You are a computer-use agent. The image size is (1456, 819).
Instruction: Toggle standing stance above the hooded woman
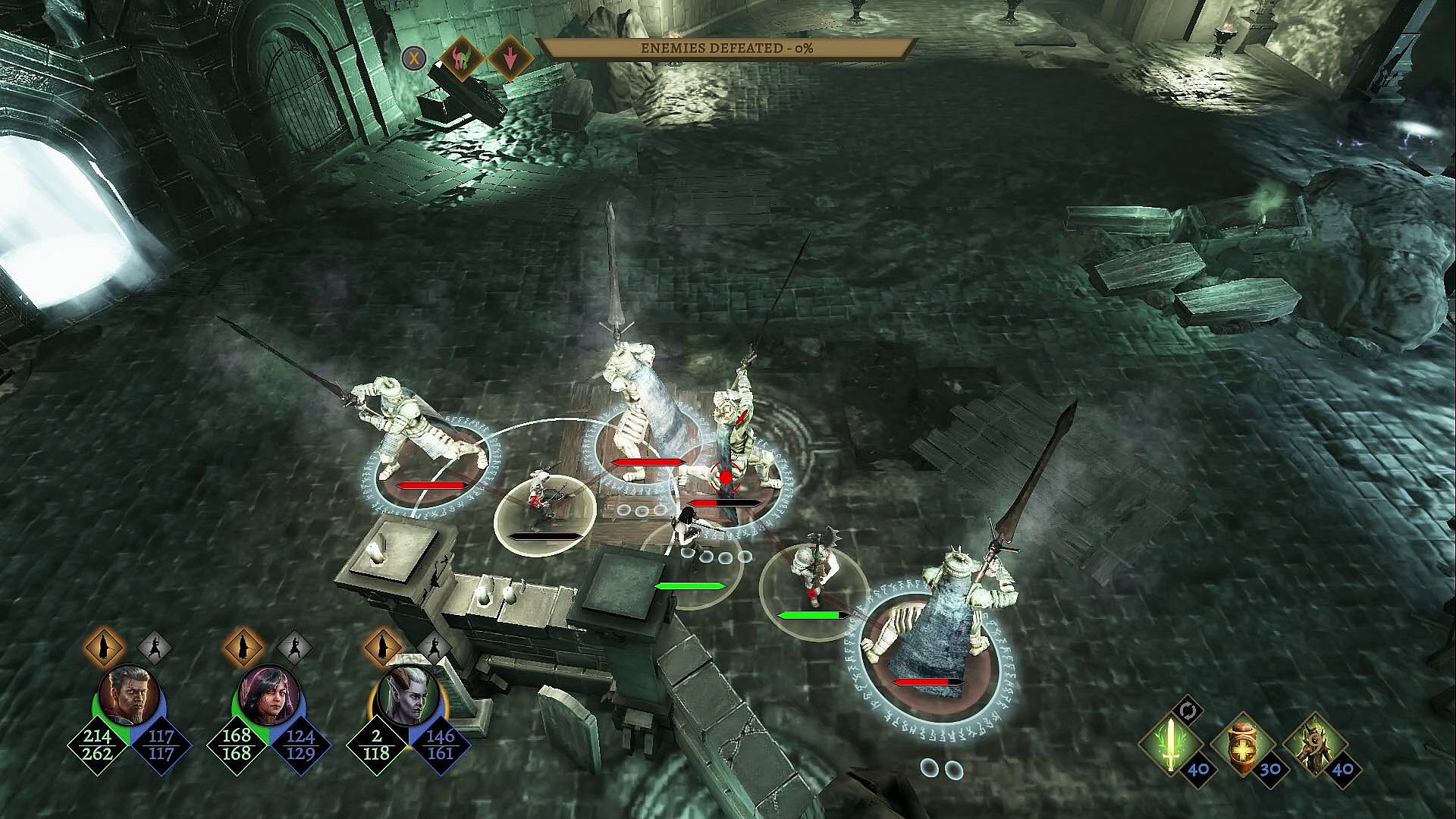click(x=243, y=648)
